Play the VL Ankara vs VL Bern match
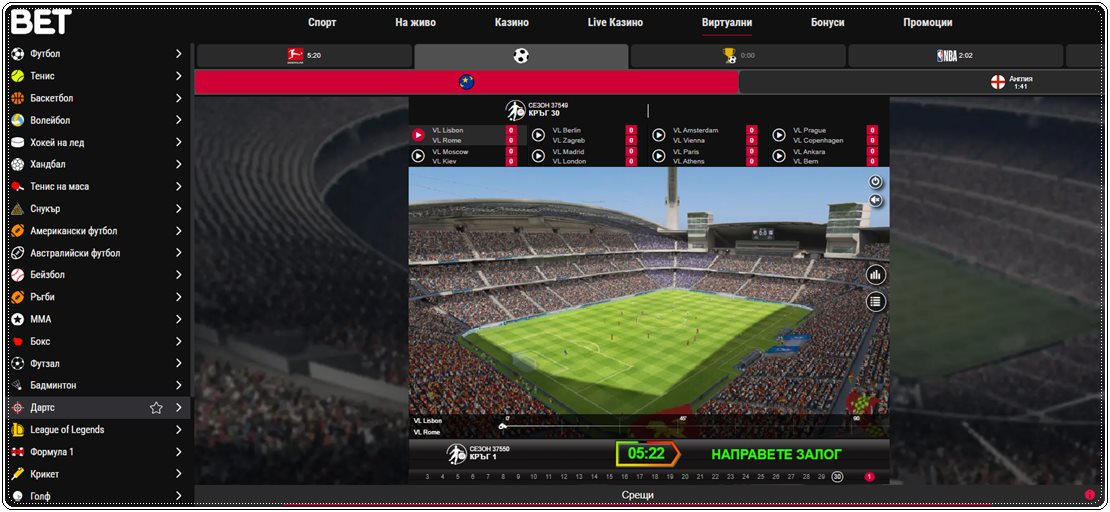The height and width of the screenshot is (512, 1110). (778, 156)
